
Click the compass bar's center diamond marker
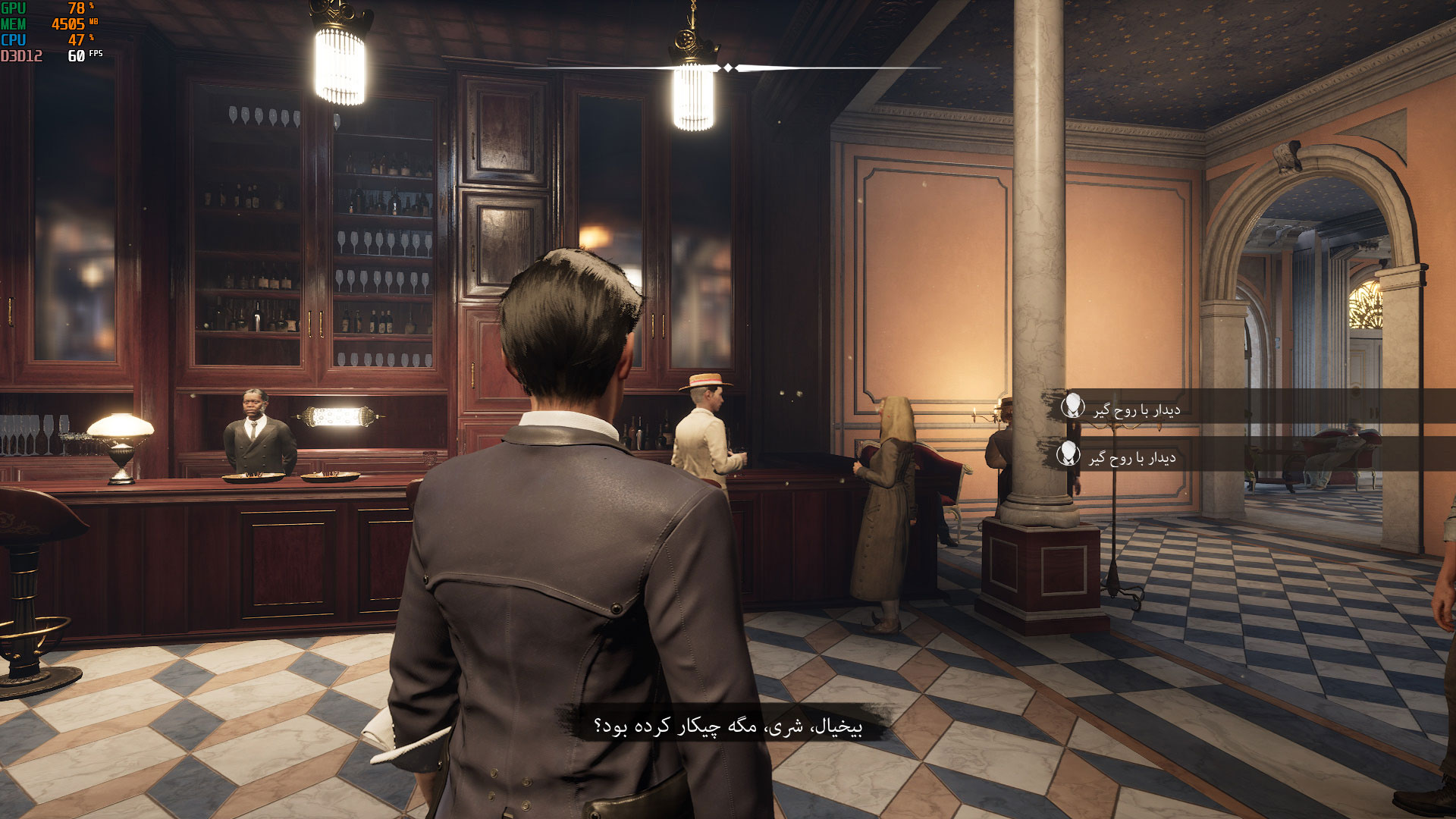coord(728,68)
